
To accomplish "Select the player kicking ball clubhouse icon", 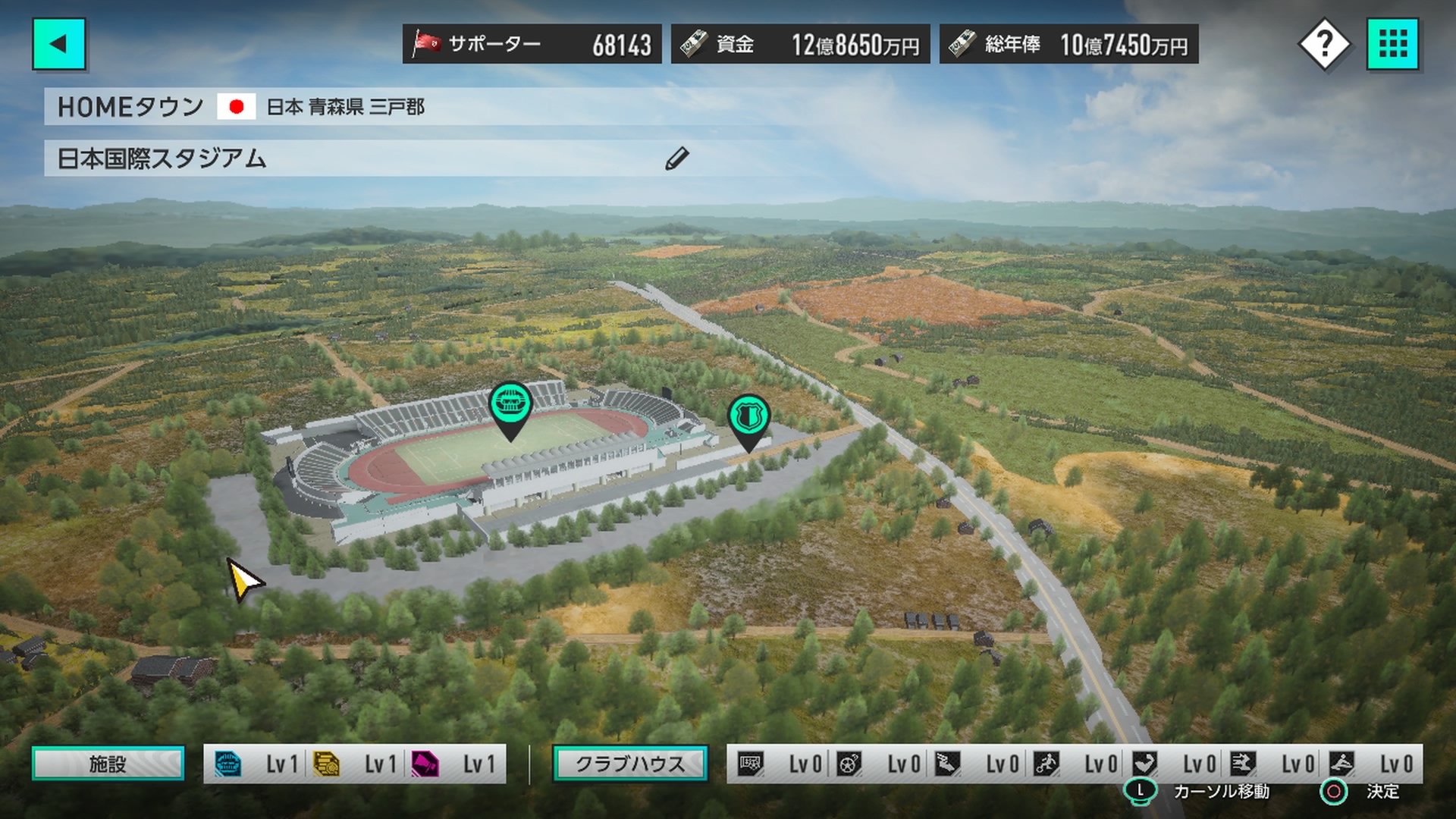I will click(1046, 764).
